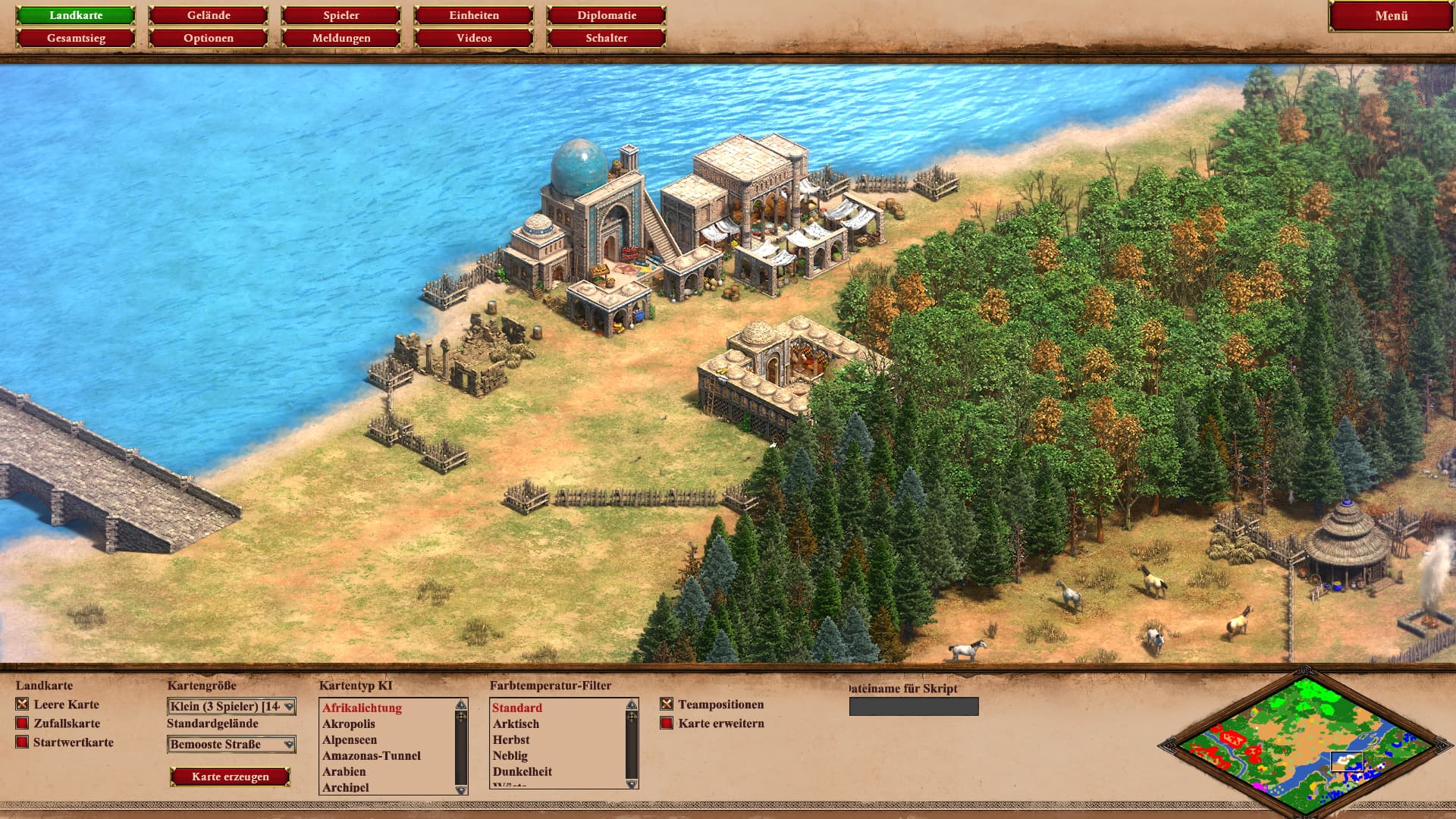
Task: Open the Spieler tab
Action: point(341,15)
